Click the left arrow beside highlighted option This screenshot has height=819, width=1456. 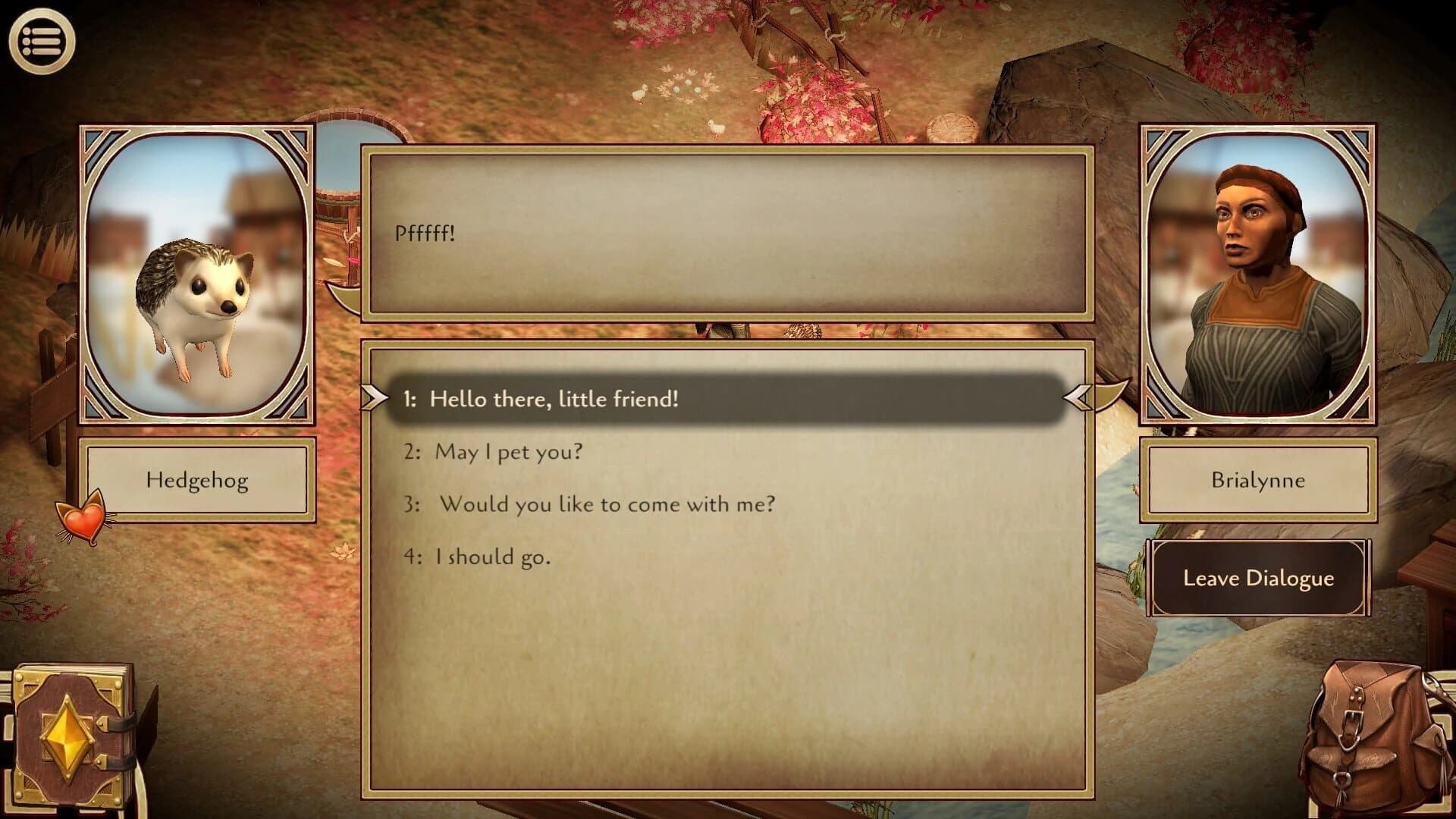pyautogui.click(x=373, y=398)
